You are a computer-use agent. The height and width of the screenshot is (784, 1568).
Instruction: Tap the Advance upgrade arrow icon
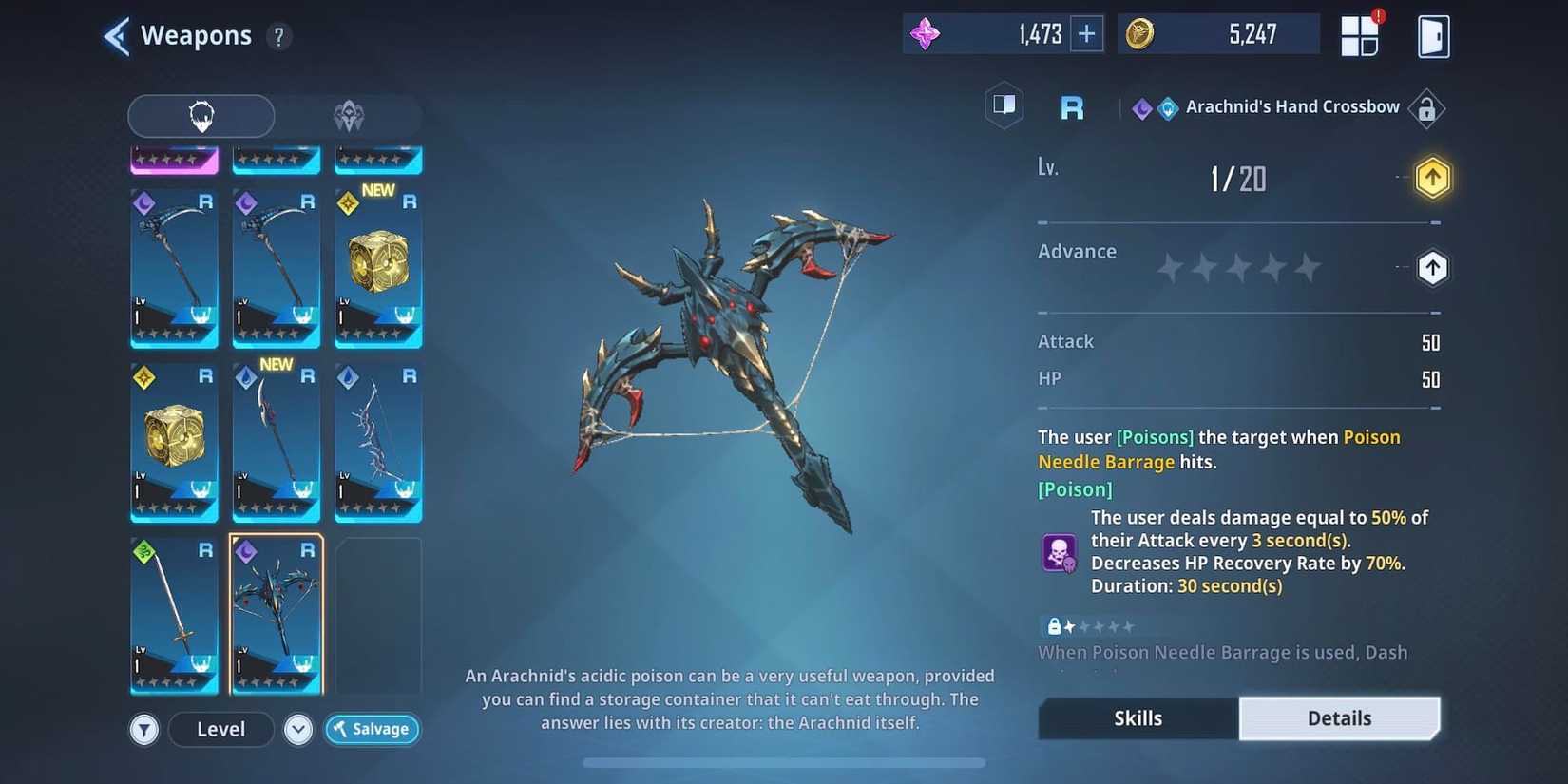point(1432,267)
